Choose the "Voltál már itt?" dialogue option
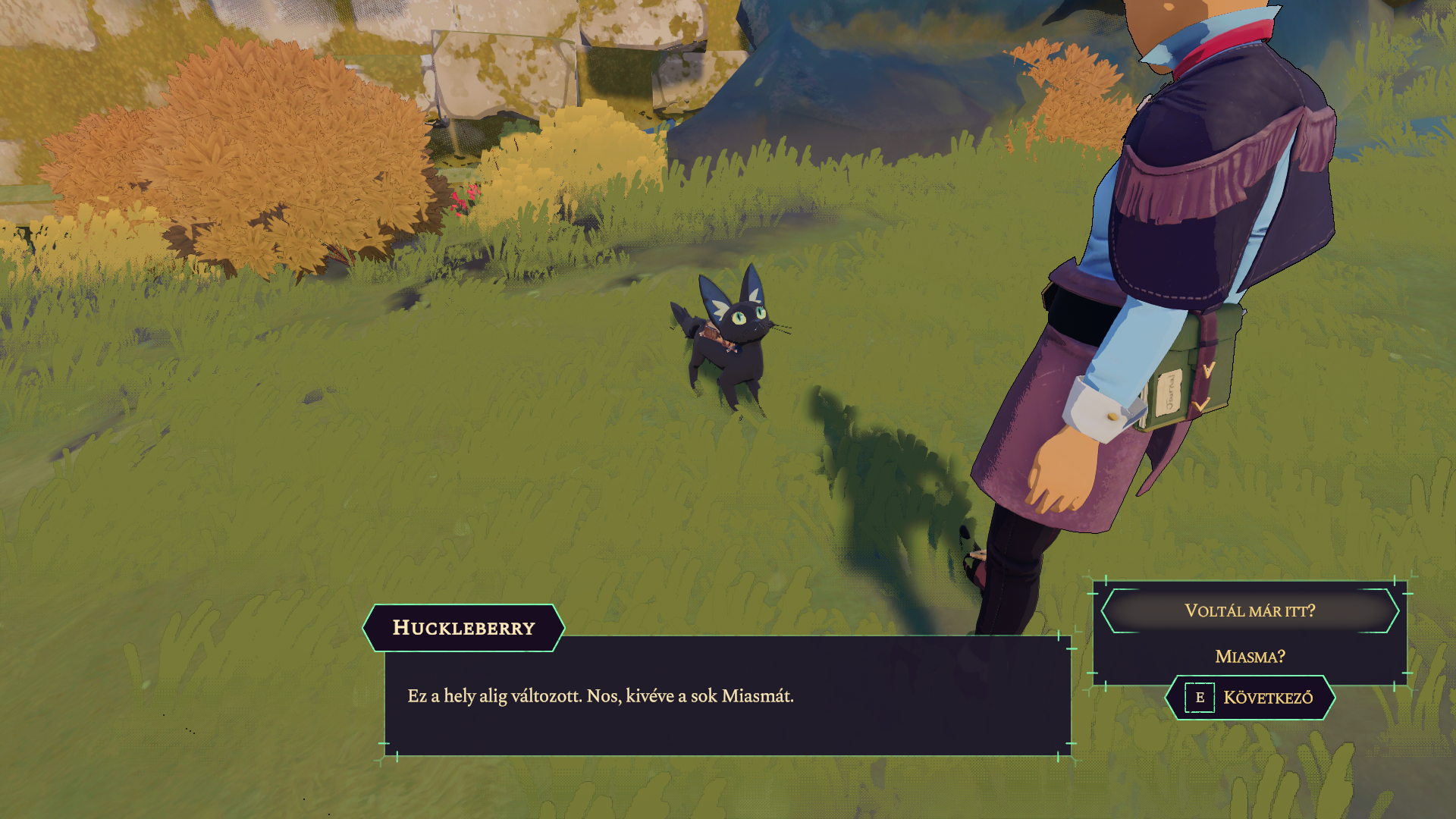 click(1249, 610)
